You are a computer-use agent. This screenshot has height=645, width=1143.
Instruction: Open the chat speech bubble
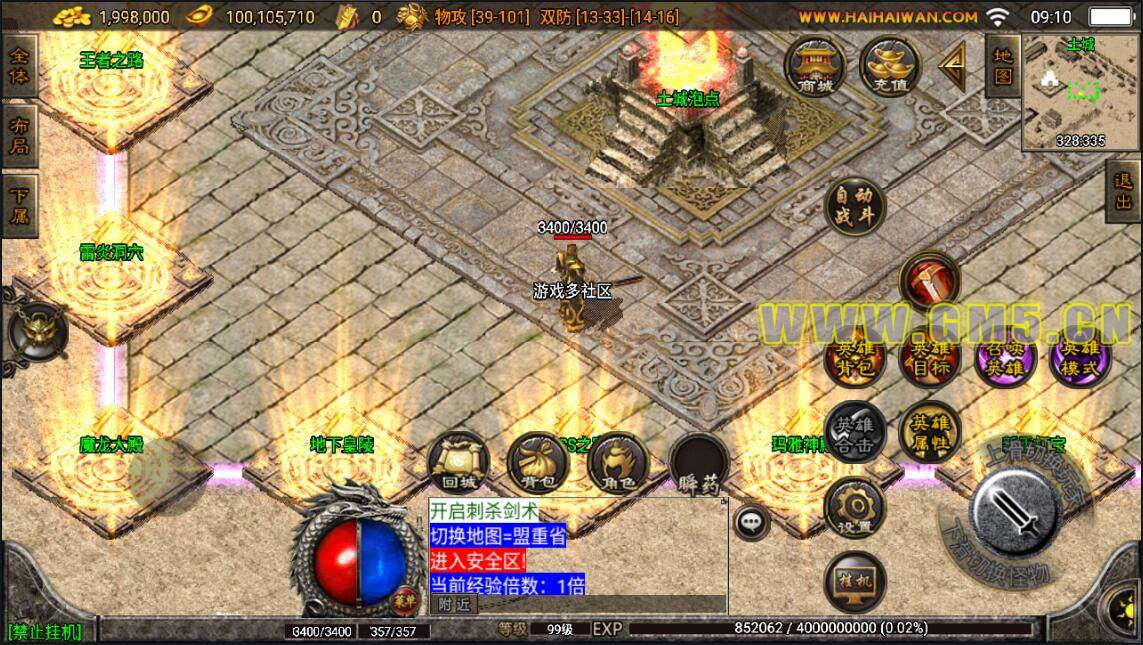(x=751, y=520)
